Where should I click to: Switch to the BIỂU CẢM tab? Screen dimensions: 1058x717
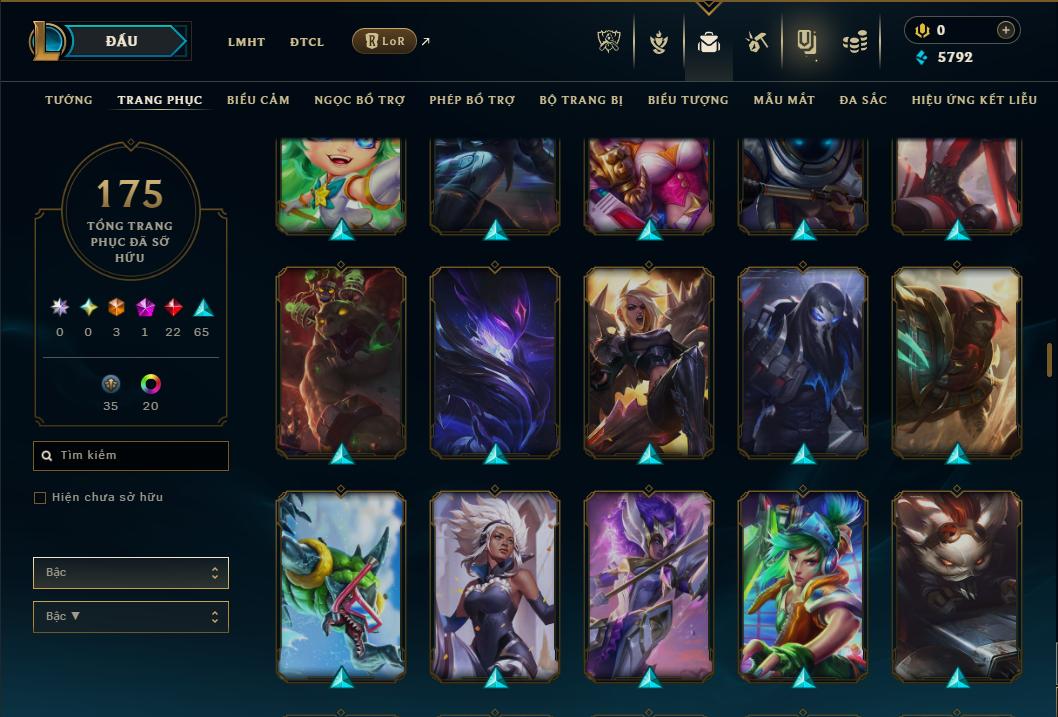tap(258, 100)
